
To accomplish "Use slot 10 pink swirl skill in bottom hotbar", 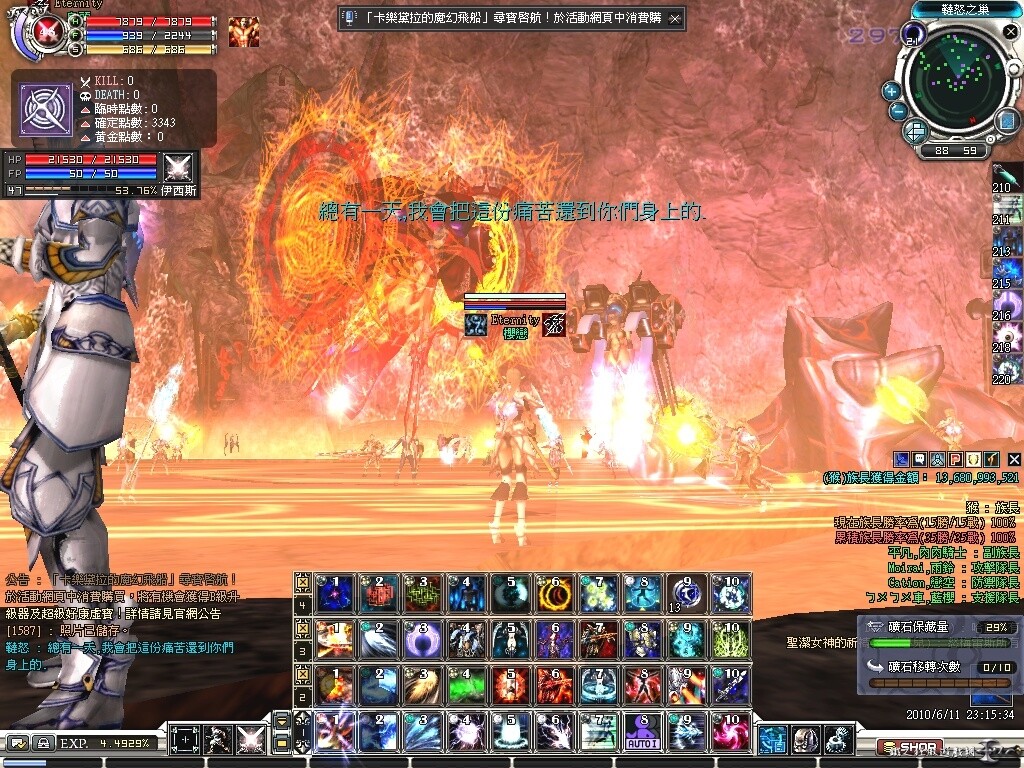I will point(731,733).
